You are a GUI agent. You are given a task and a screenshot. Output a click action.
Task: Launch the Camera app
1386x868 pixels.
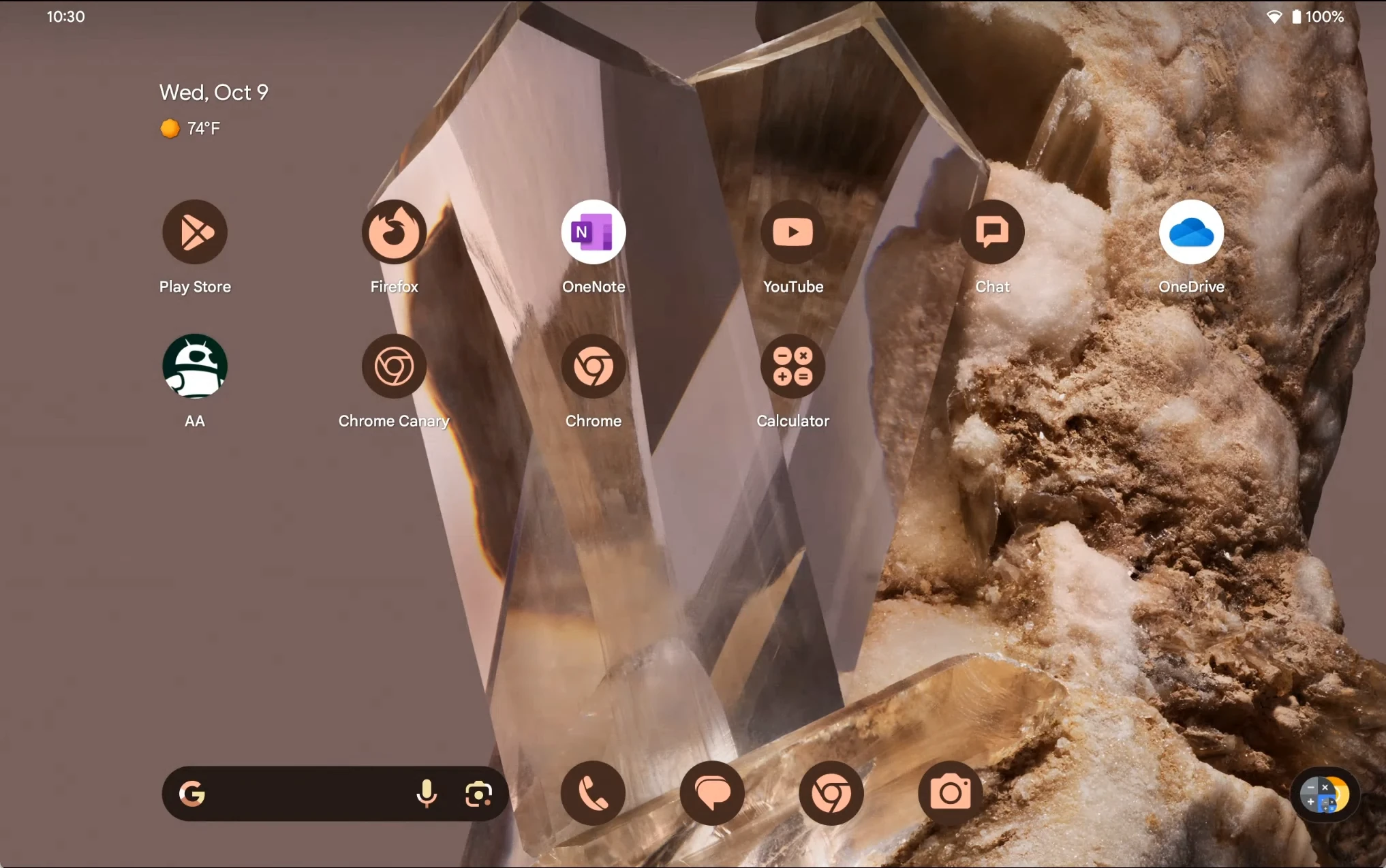tap(951, 794)
